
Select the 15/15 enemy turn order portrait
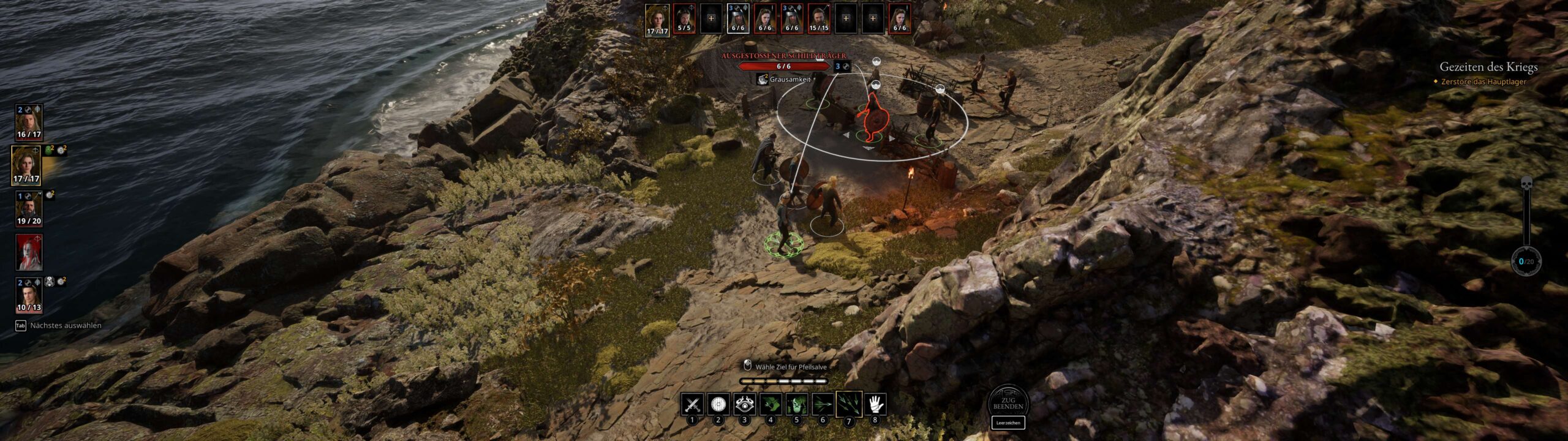point(819,18)
